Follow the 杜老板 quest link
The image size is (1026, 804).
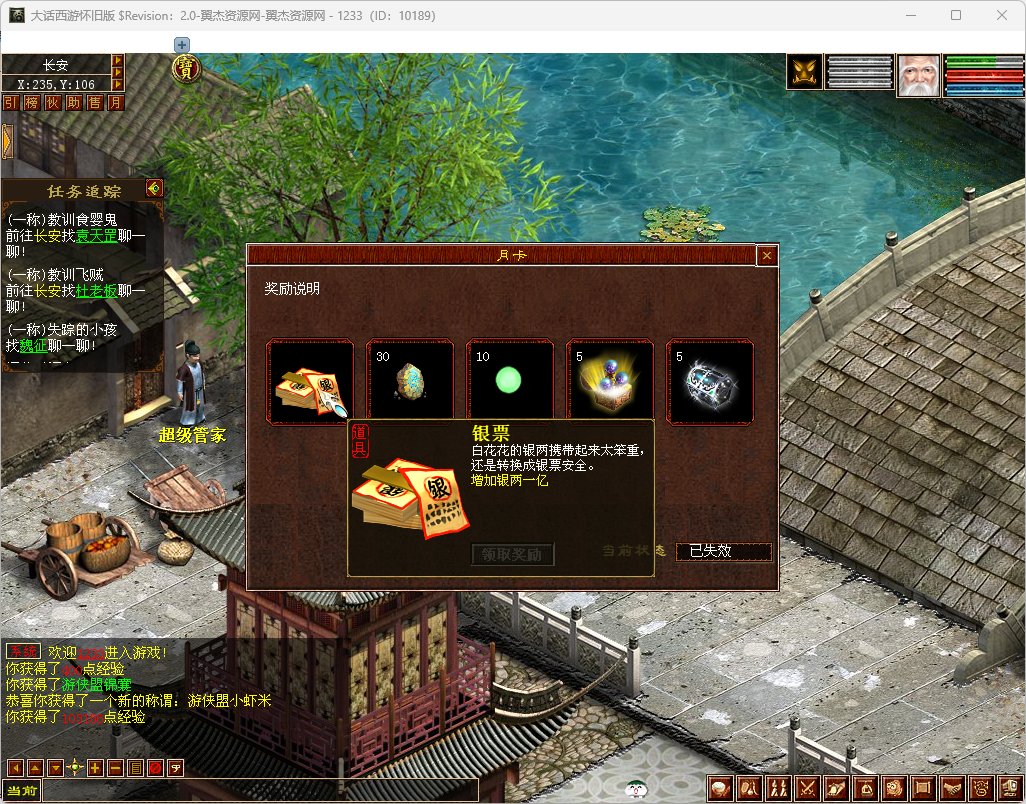click(97, 291)
